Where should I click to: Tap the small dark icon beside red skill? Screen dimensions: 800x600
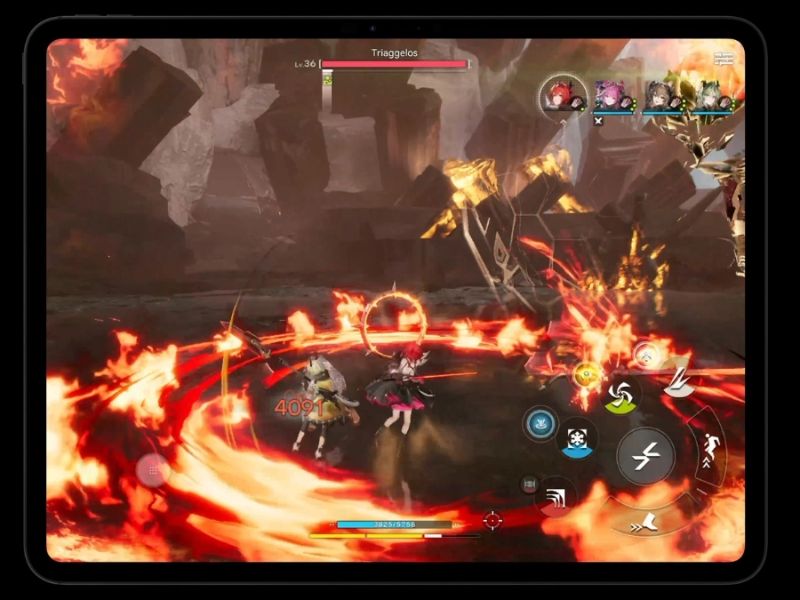(x=529, y=485)
